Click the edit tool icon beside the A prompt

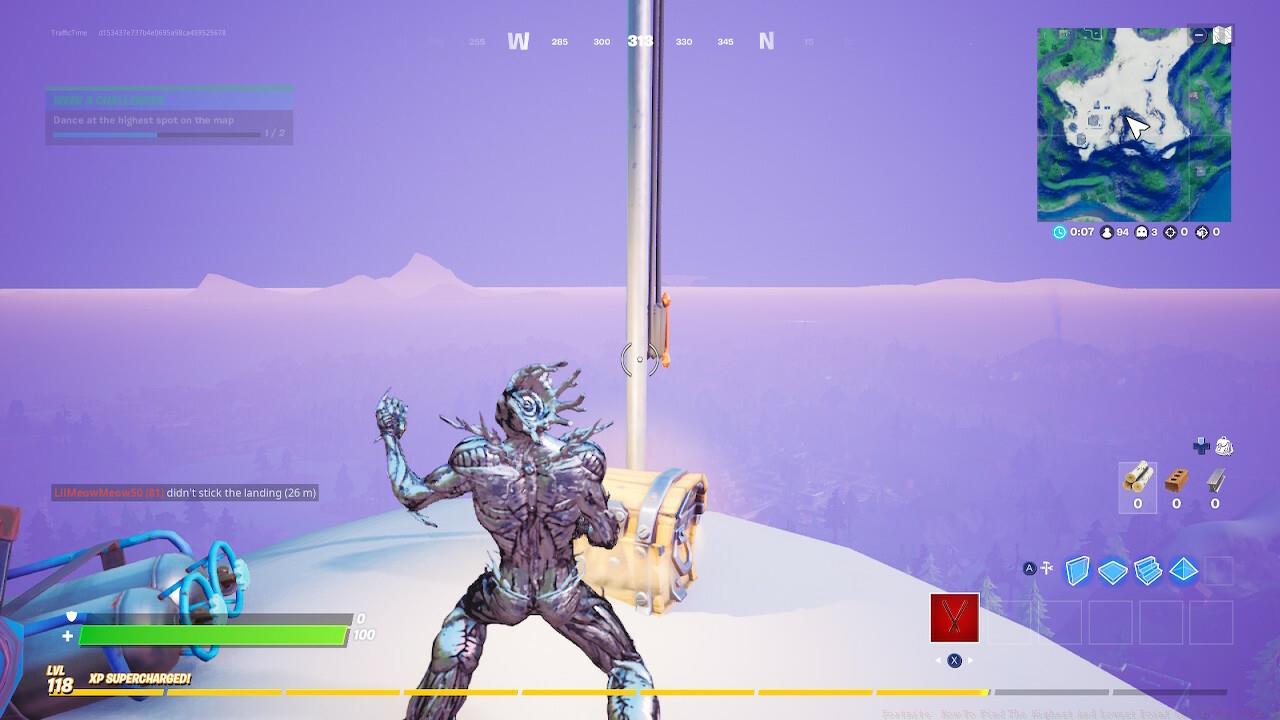tap(1046, 568)
